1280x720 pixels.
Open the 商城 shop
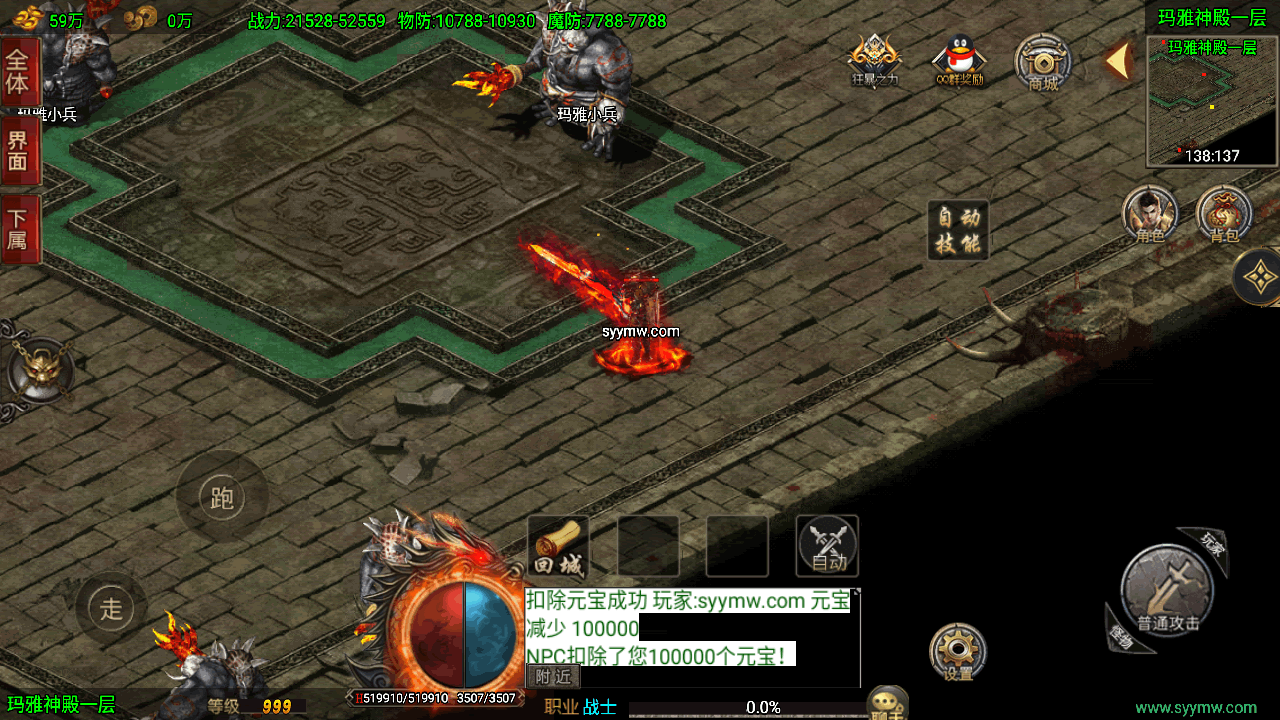[x=1043, y=62]
